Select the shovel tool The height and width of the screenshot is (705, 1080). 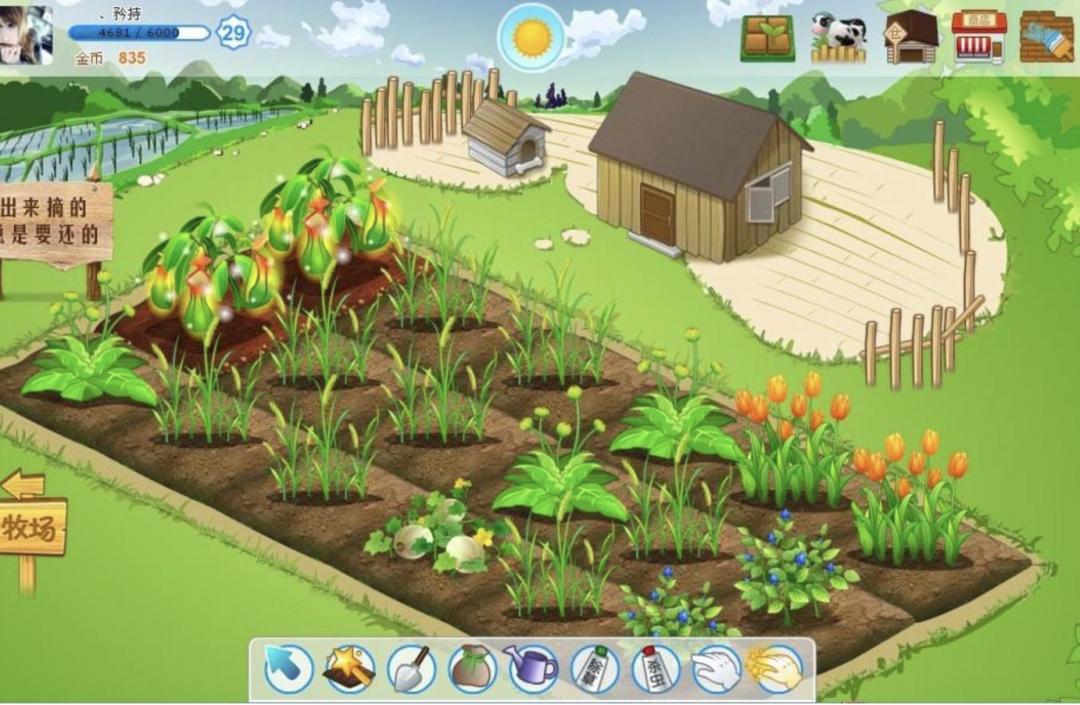click(411, 669)
